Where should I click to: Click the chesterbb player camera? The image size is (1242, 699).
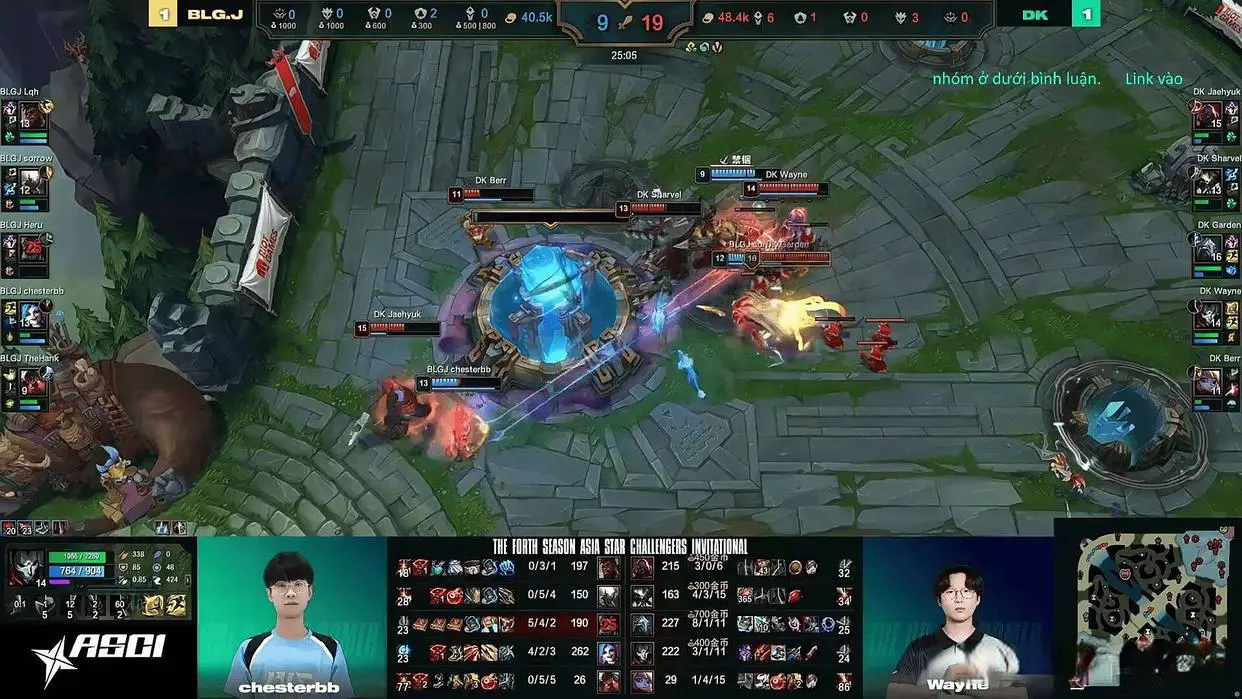coord(291,616)
